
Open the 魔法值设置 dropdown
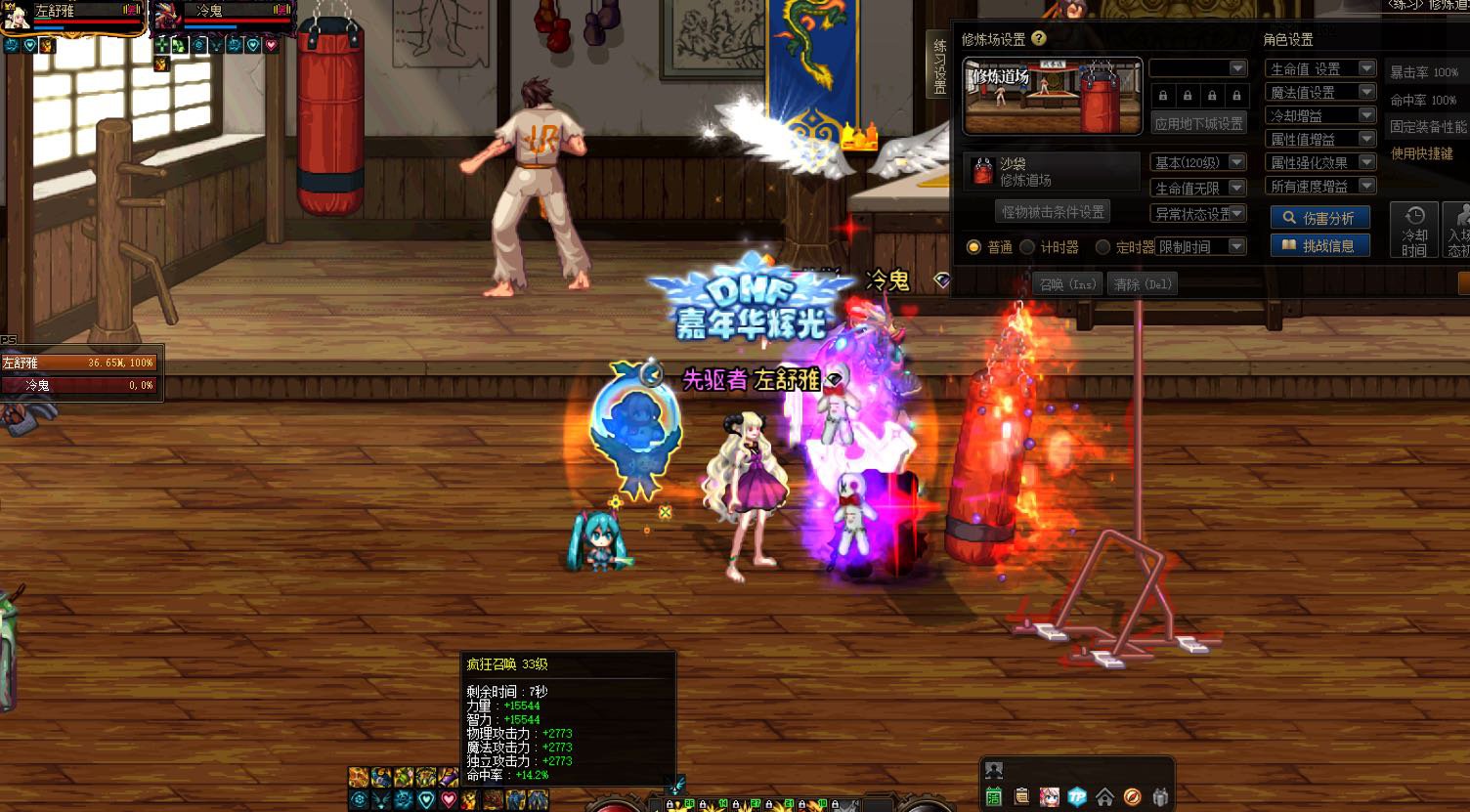[x=1319, y=92]
